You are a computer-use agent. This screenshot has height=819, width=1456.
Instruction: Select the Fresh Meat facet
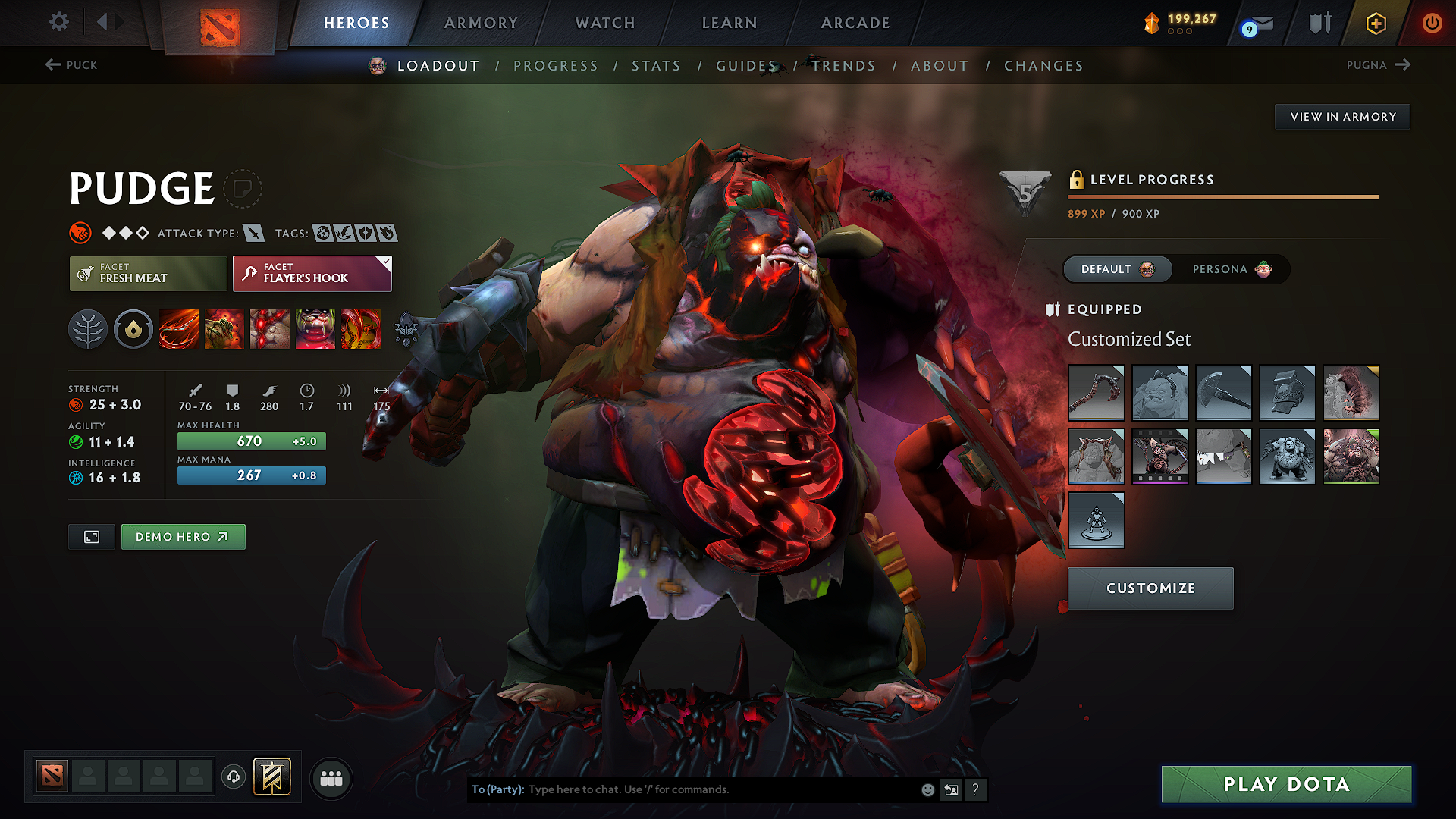(148, 274)
